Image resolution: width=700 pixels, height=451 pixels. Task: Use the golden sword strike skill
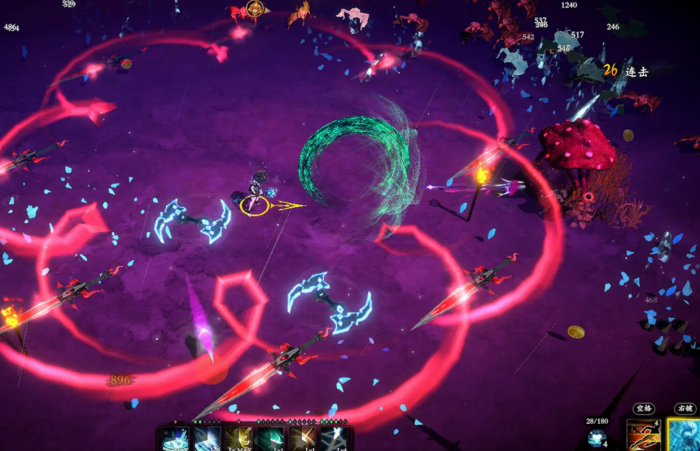click(x=301, y=439)
